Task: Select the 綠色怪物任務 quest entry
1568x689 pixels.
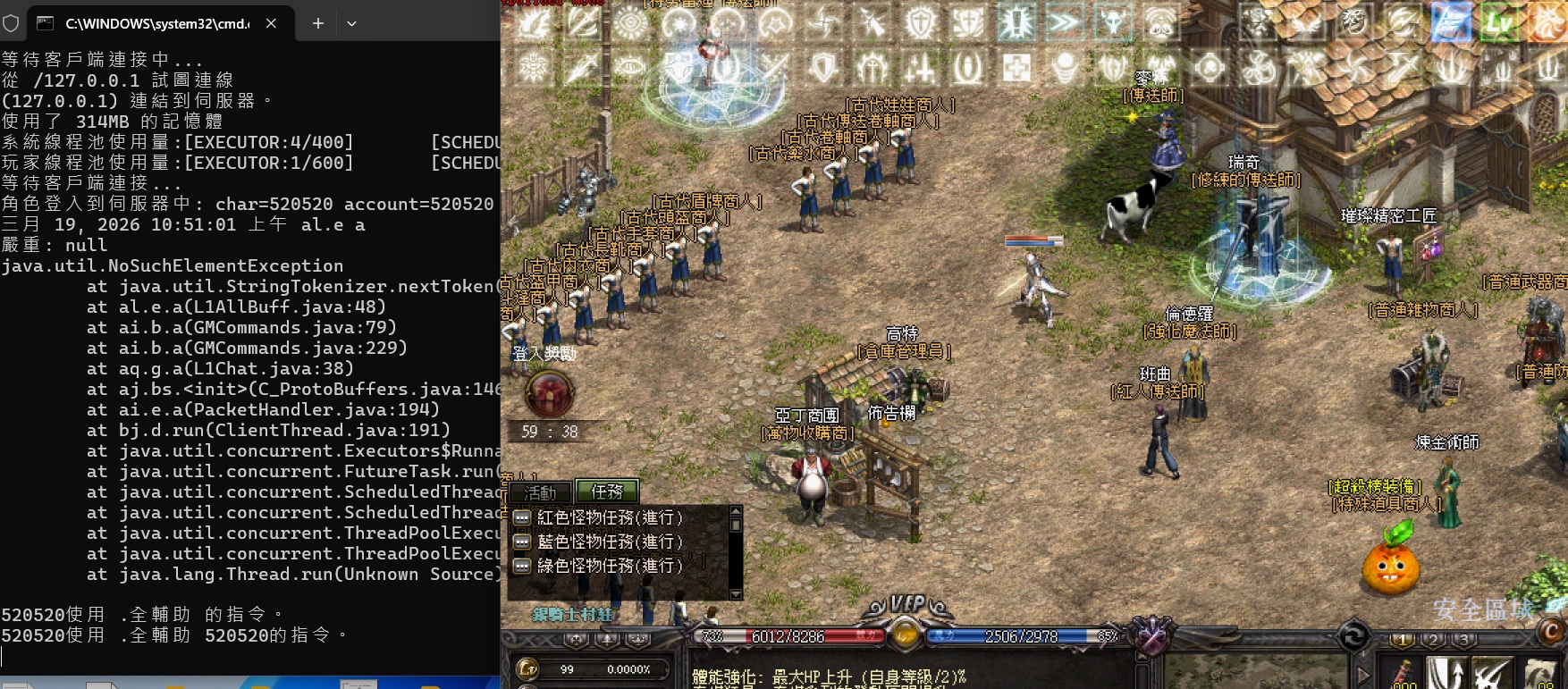Action: coord(610,566)
